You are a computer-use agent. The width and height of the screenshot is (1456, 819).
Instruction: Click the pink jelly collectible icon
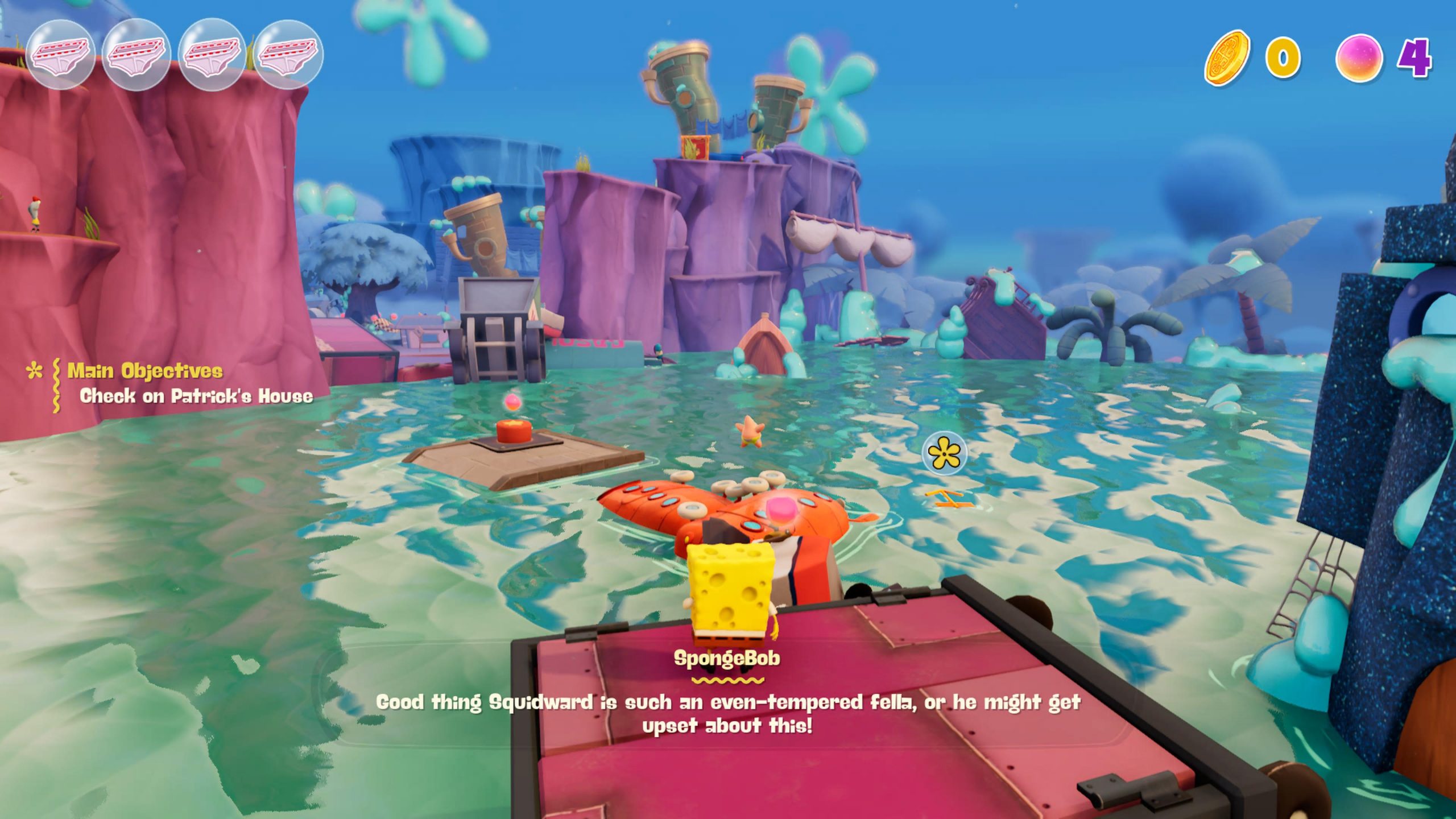pos(1359,59)
